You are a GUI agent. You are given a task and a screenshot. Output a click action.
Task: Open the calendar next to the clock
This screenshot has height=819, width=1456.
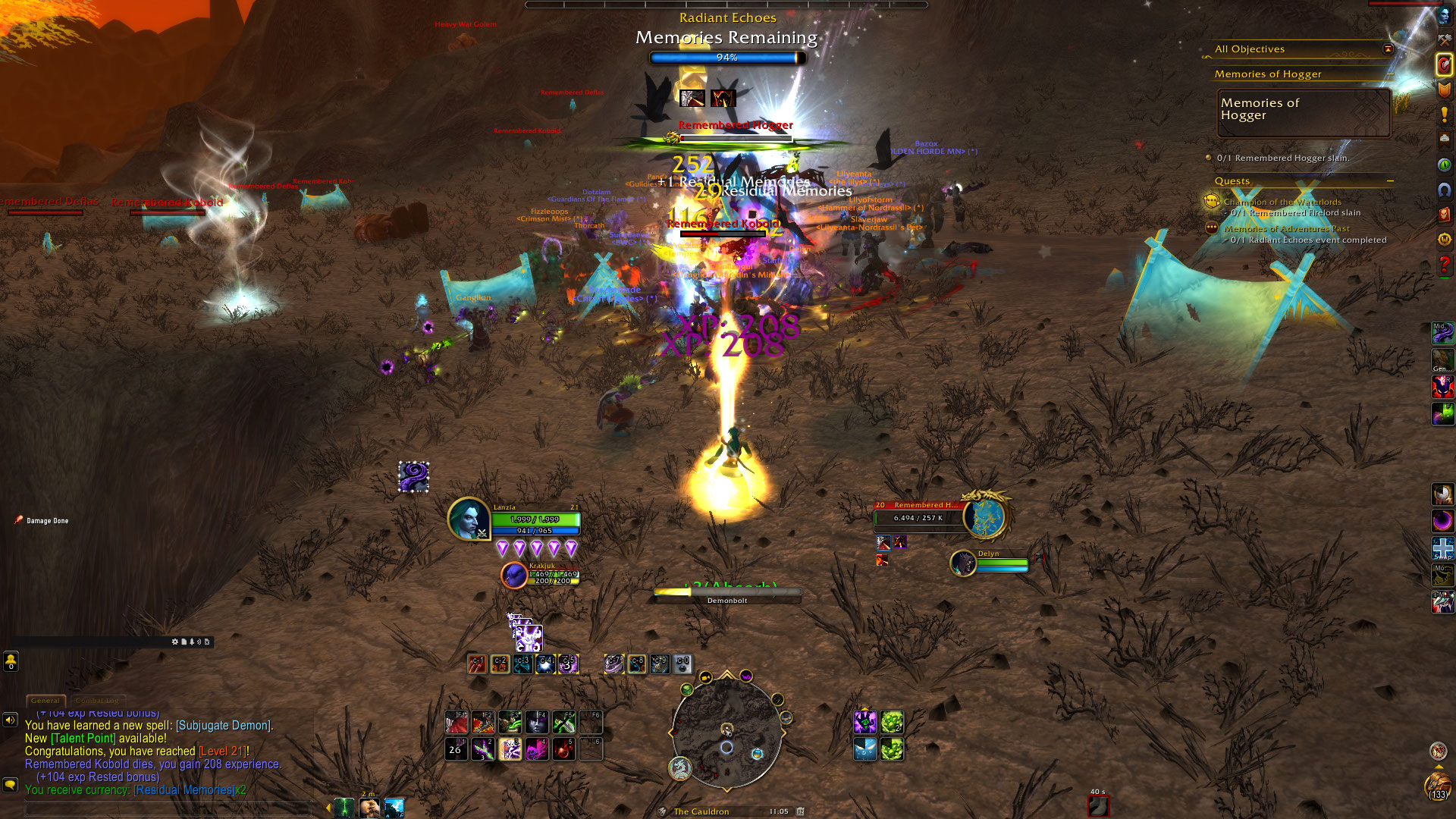tap(800, 811)
